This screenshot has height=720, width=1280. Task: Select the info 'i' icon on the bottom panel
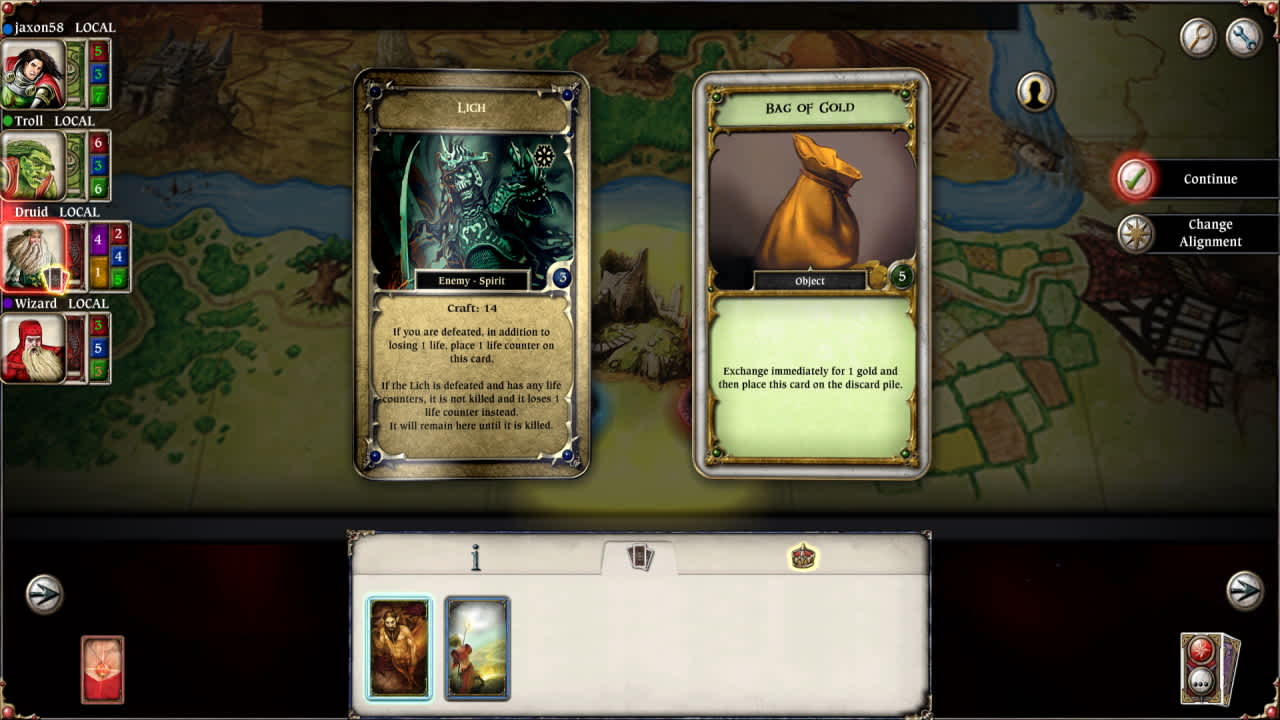tap(477, 557)
